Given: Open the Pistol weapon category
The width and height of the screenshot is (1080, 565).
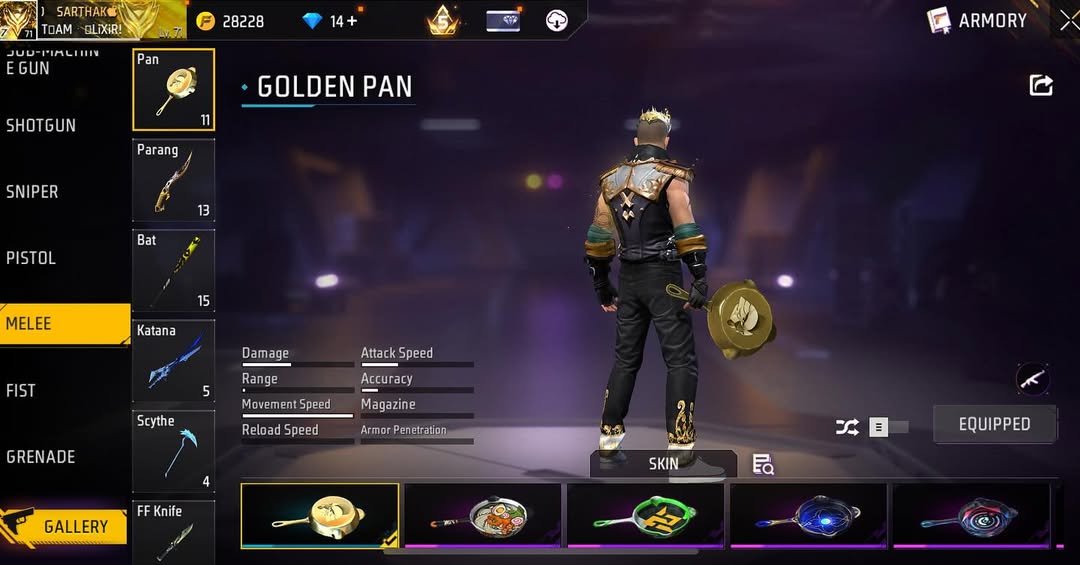Looking at the screenshot, I should click(32, 258).
